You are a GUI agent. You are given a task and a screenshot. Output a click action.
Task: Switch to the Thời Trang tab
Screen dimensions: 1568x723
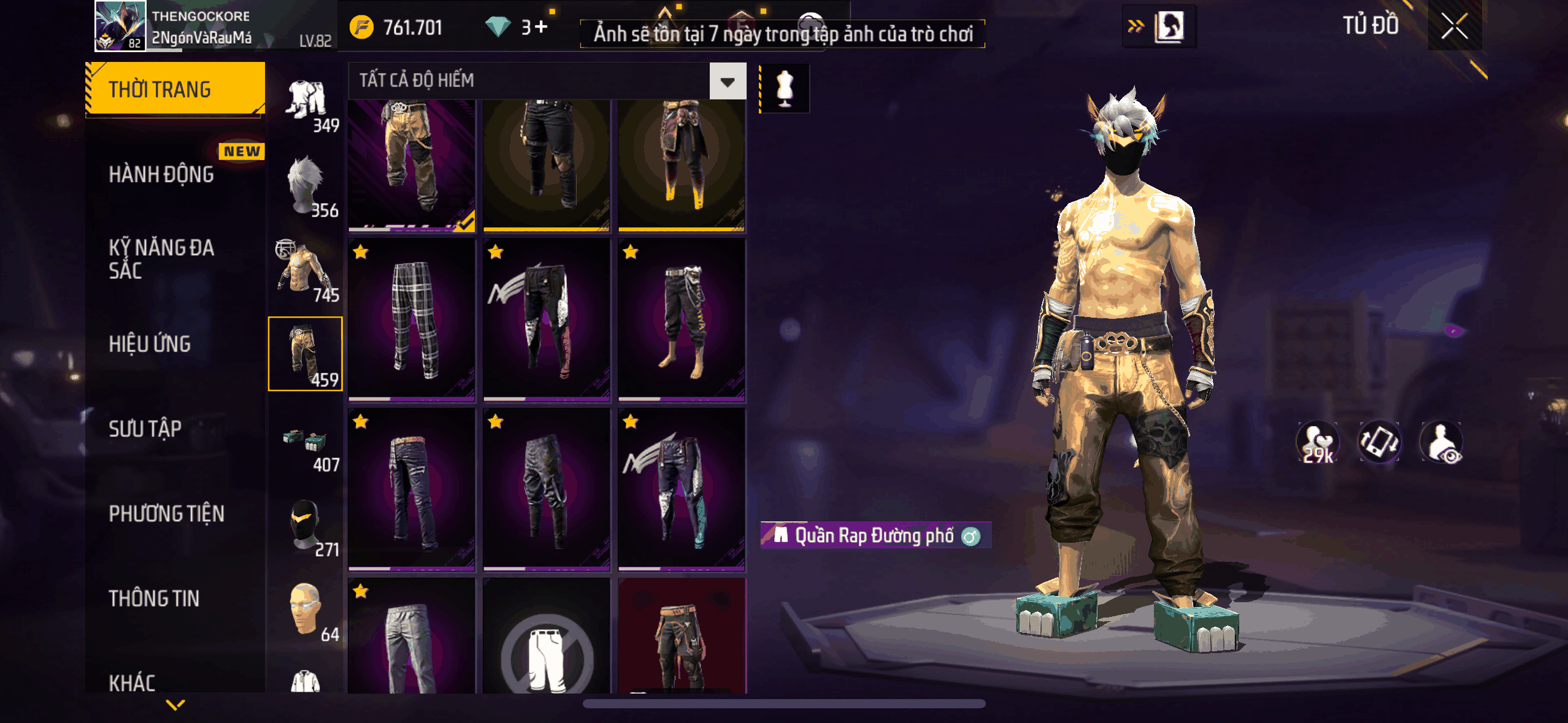(175, 90)
